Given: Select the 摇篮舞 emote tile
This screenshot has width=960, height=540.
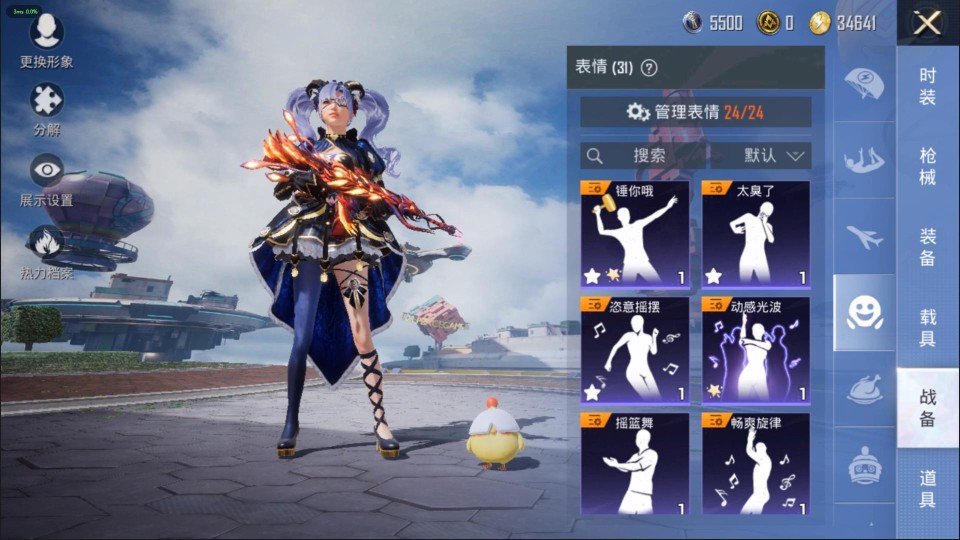Looking at the screenshot, I should (635, 464).
